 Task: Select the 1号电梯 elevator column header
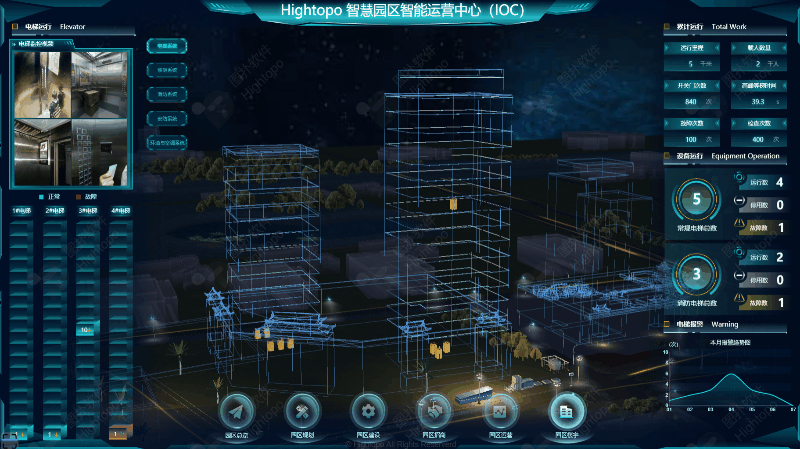[21, 211]
